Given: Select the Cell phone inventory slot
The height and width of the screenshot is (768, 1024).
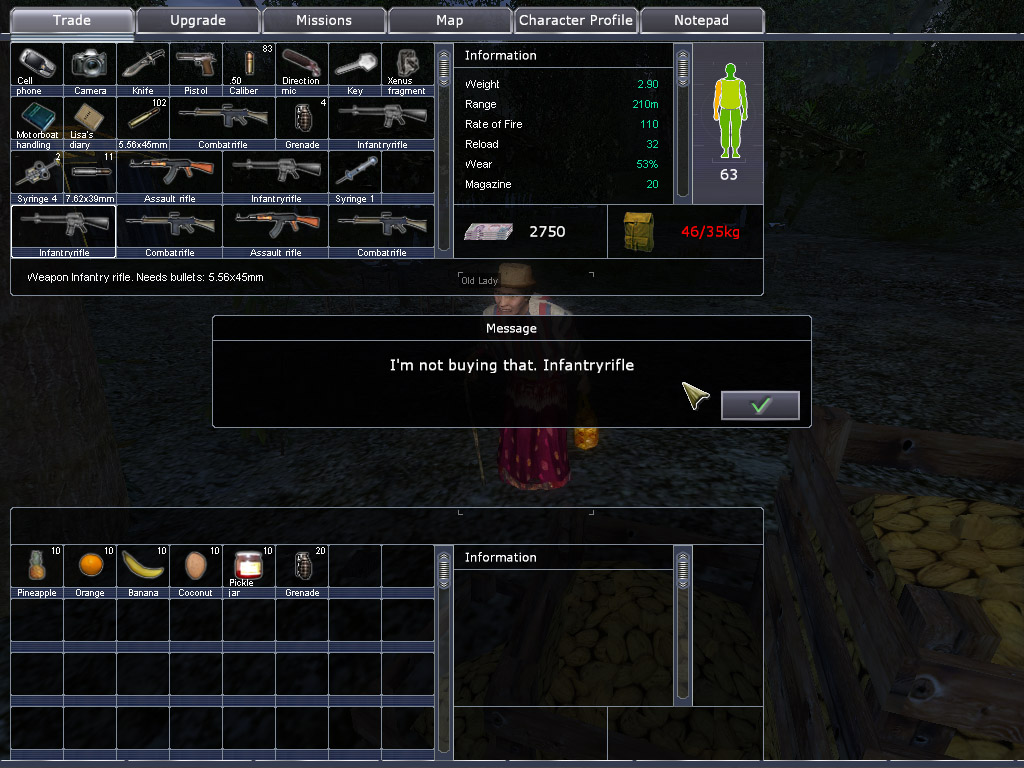Looking at the screenshot, I should click(x=37, y=67).
